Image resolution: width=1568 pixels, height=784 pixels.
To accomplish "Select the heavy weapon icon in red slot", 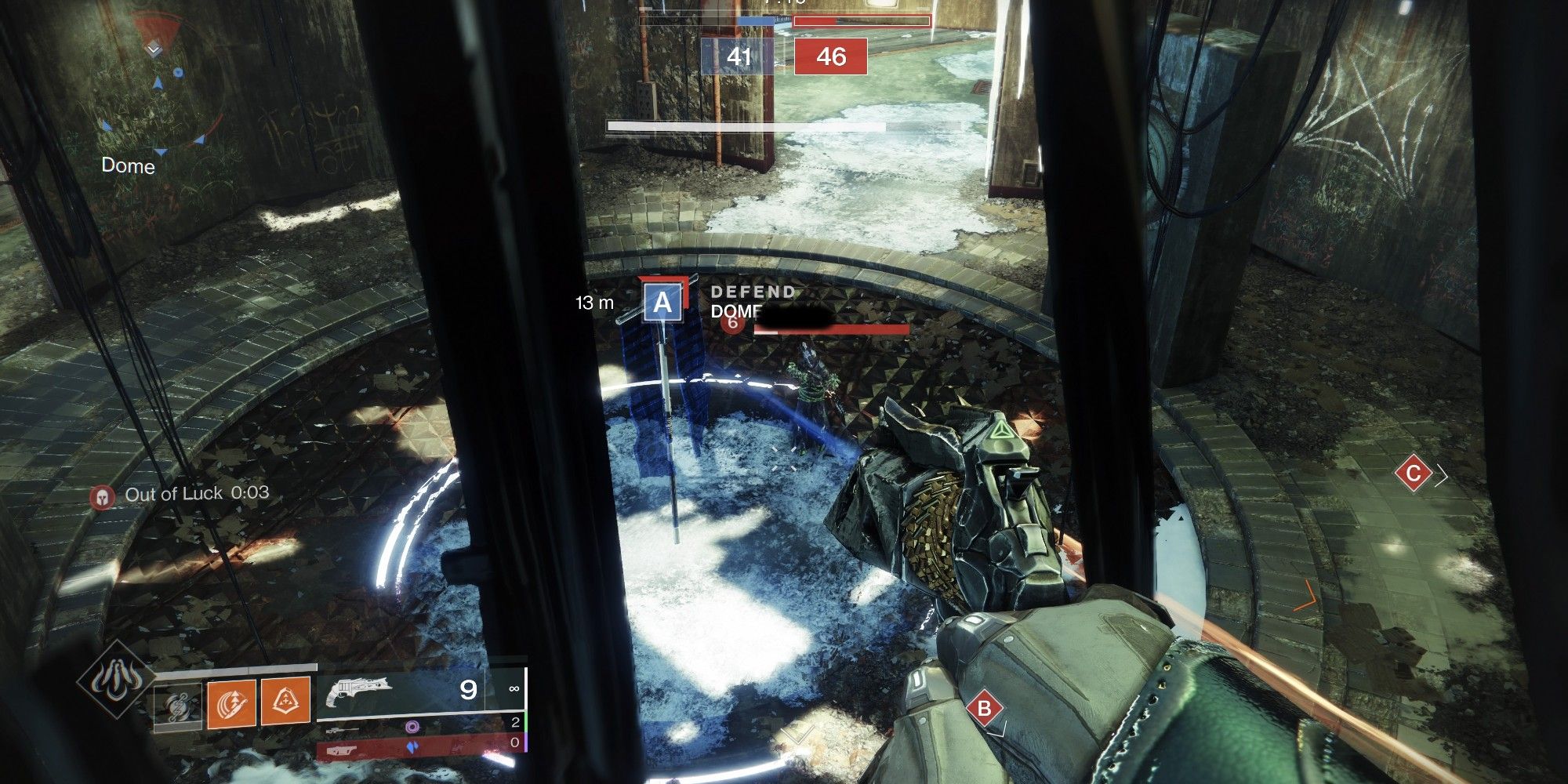I will (342, 750).
